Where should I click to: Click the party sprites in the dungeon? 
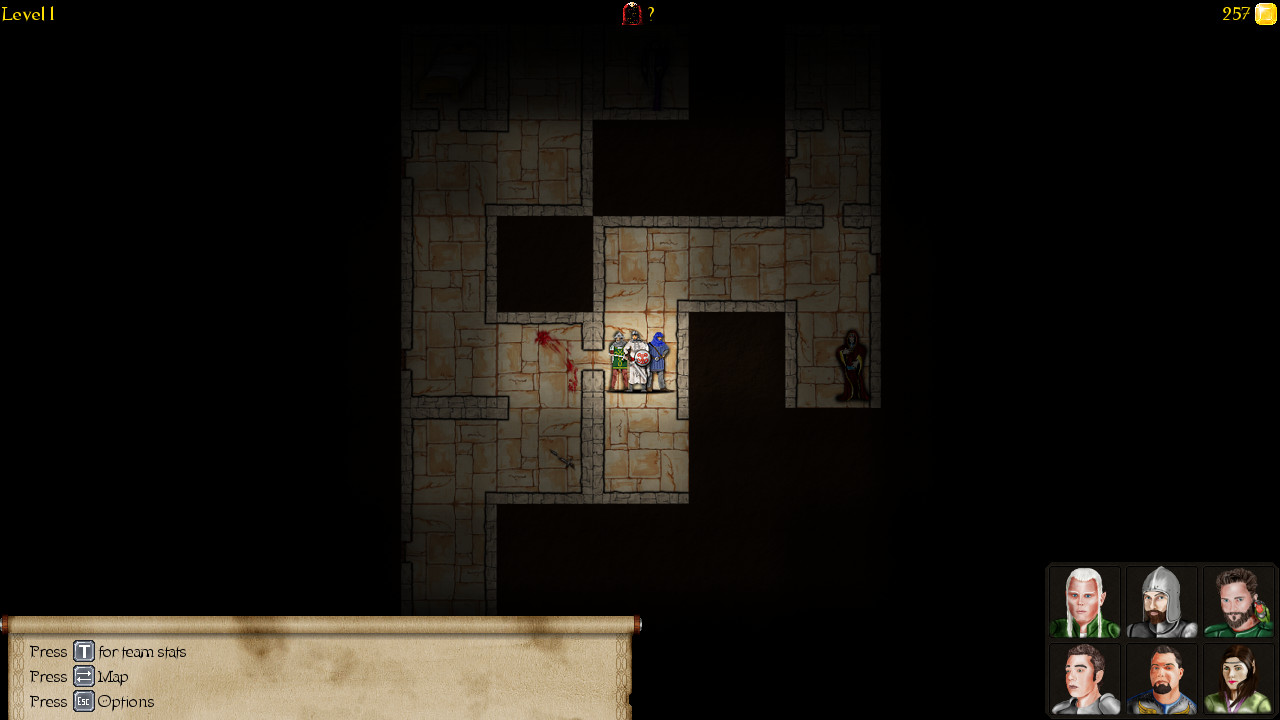(x=638, y=360)
